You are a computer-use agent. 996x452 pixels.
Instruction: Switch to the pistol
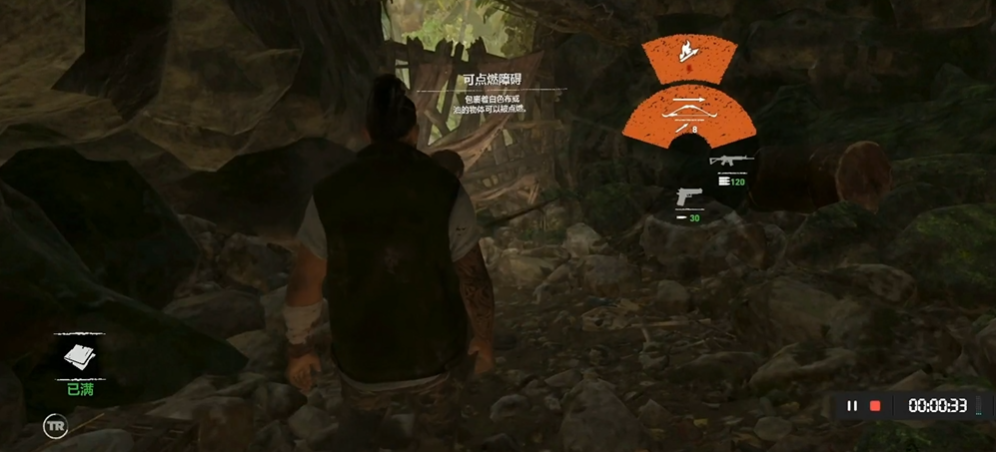point(690,194)
